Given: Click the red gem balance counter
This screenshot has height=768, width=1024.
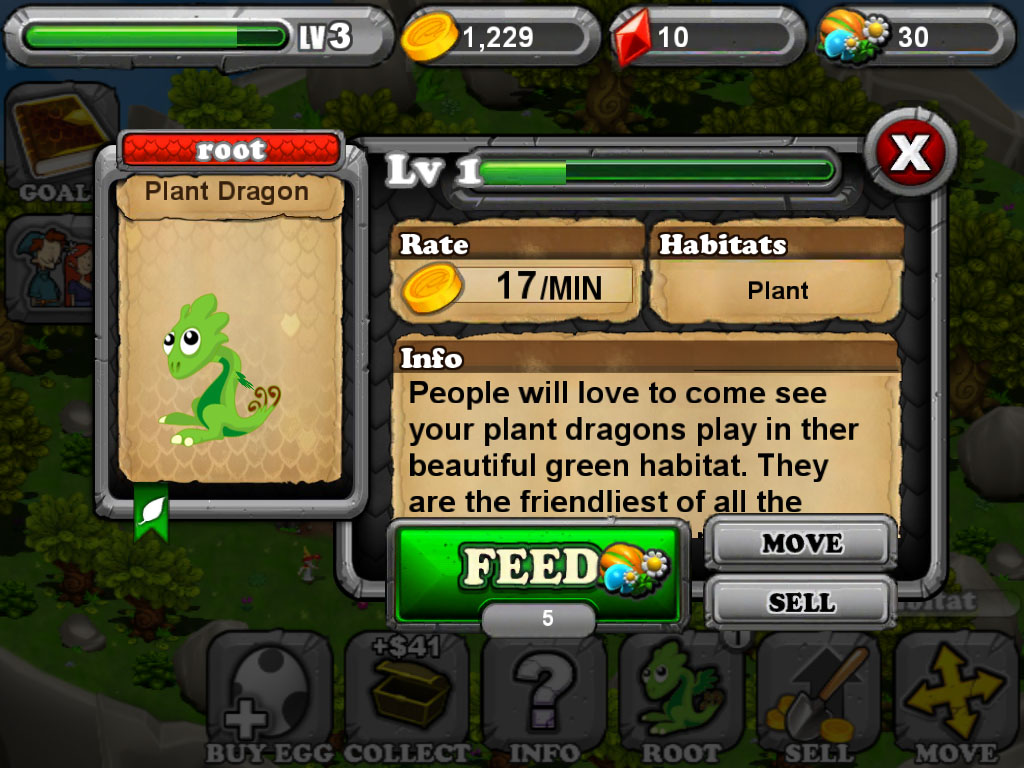Looking at the screenshot, I should [x=706, y=38].
